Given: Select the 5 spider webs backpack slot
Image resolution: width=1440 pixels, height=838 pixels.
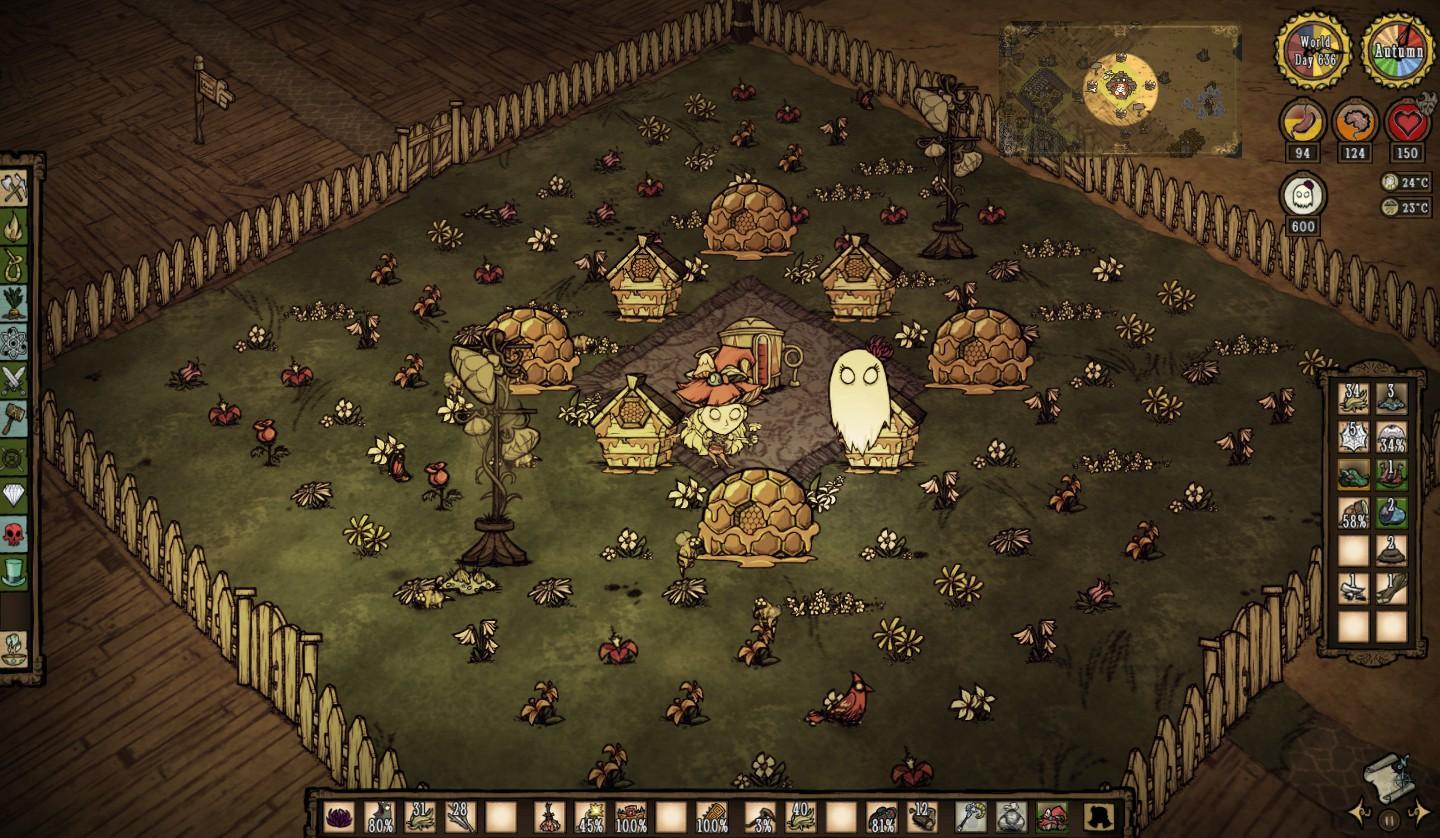Looking at the screenshot, I should click(x=1354, y=436).
